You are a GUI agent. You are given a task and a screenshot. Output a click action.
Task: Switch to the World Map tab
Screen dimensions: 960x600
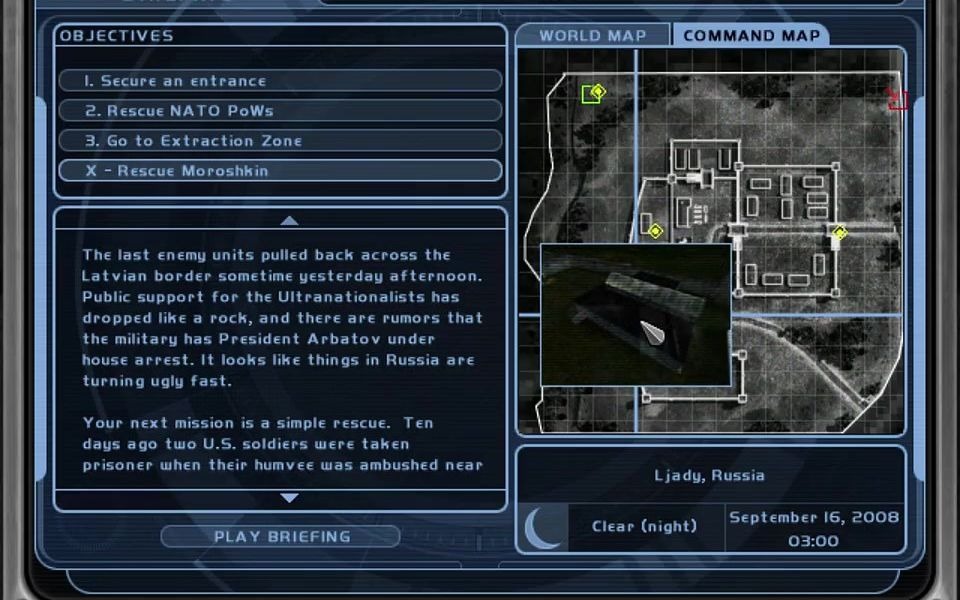point(593,36)
